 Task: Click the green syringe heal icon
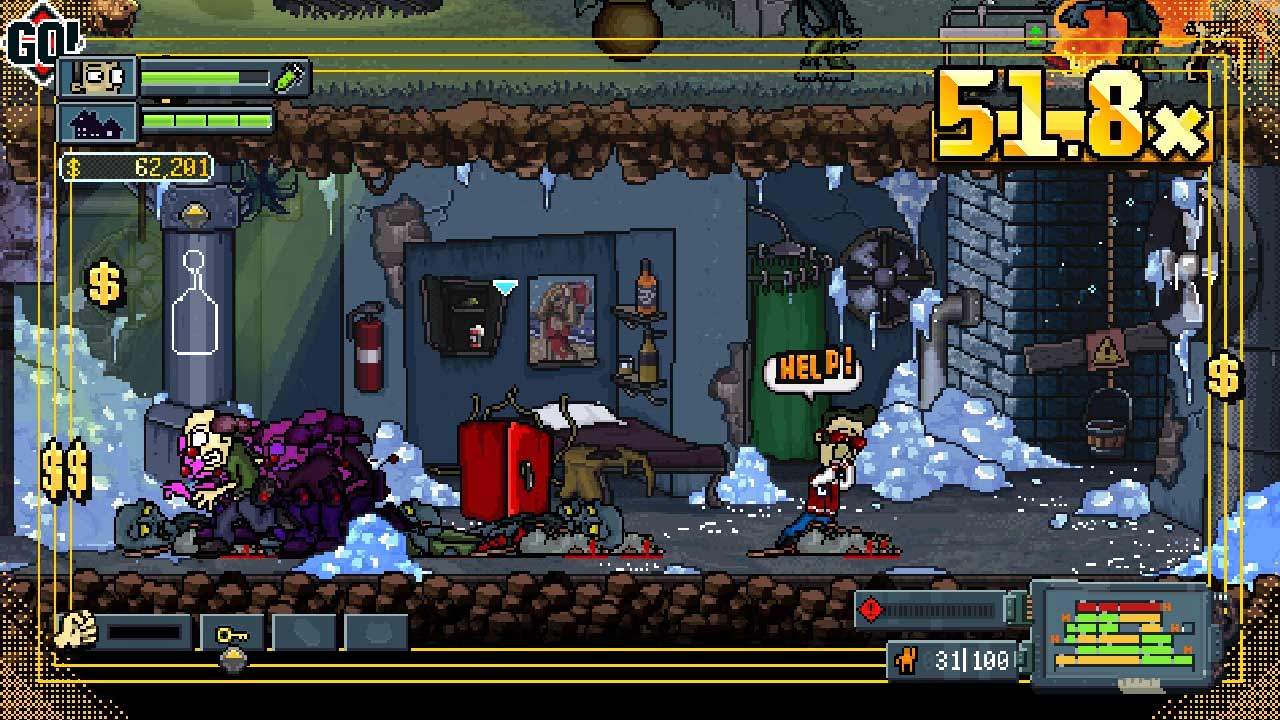pos(290,78)
